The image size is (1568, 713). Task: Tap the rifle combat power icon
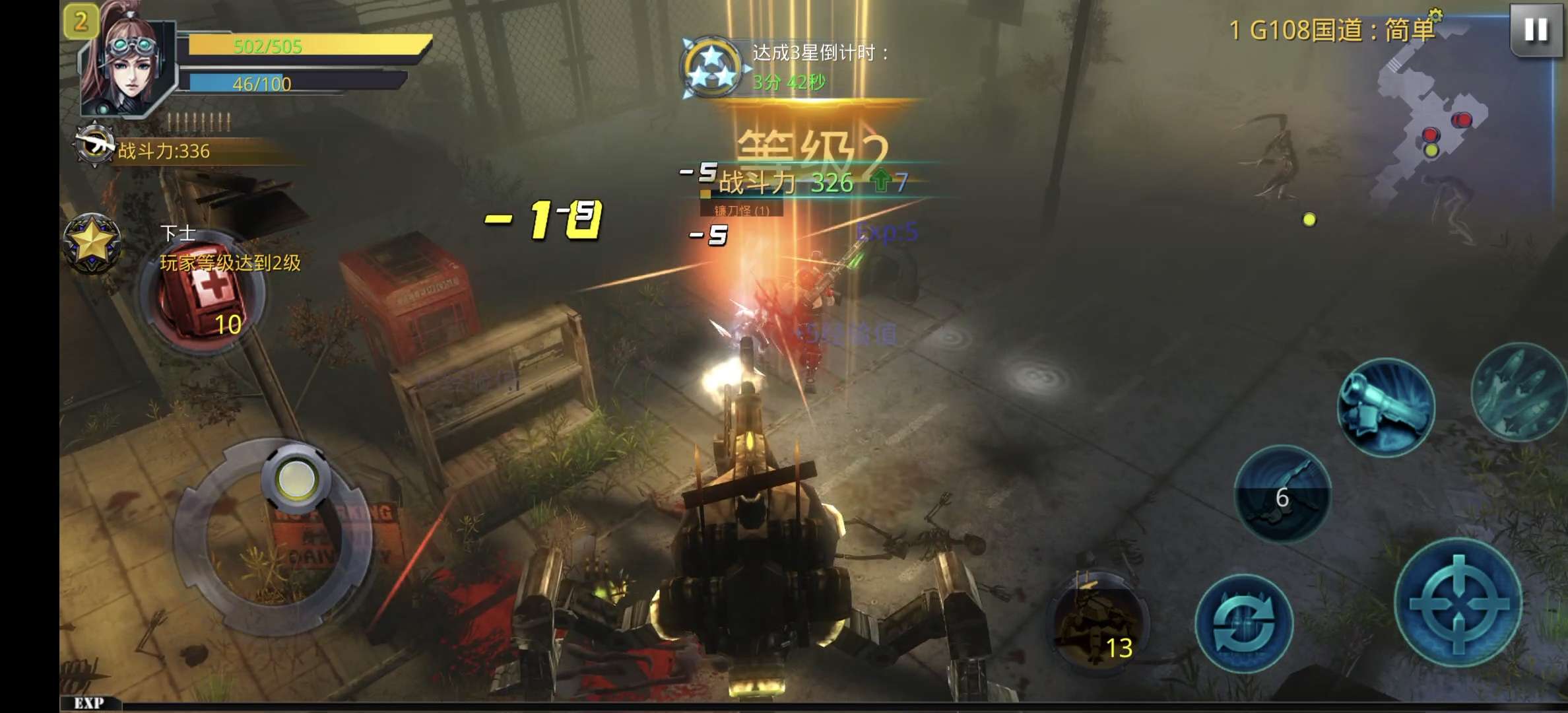point(94,145)
